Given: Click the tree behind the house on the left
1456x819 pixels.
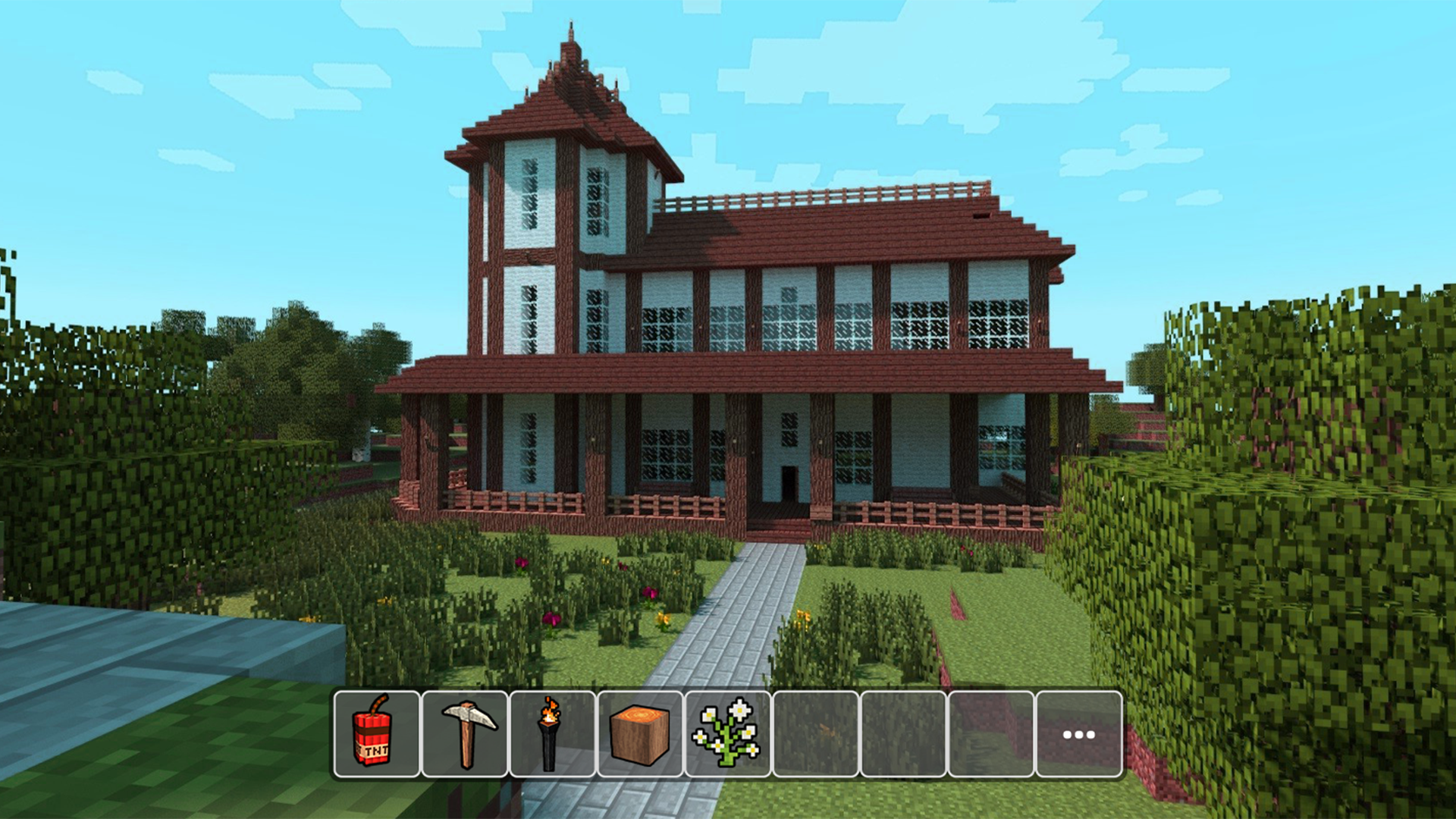Looking at the screenshot, I should (296, 341).
